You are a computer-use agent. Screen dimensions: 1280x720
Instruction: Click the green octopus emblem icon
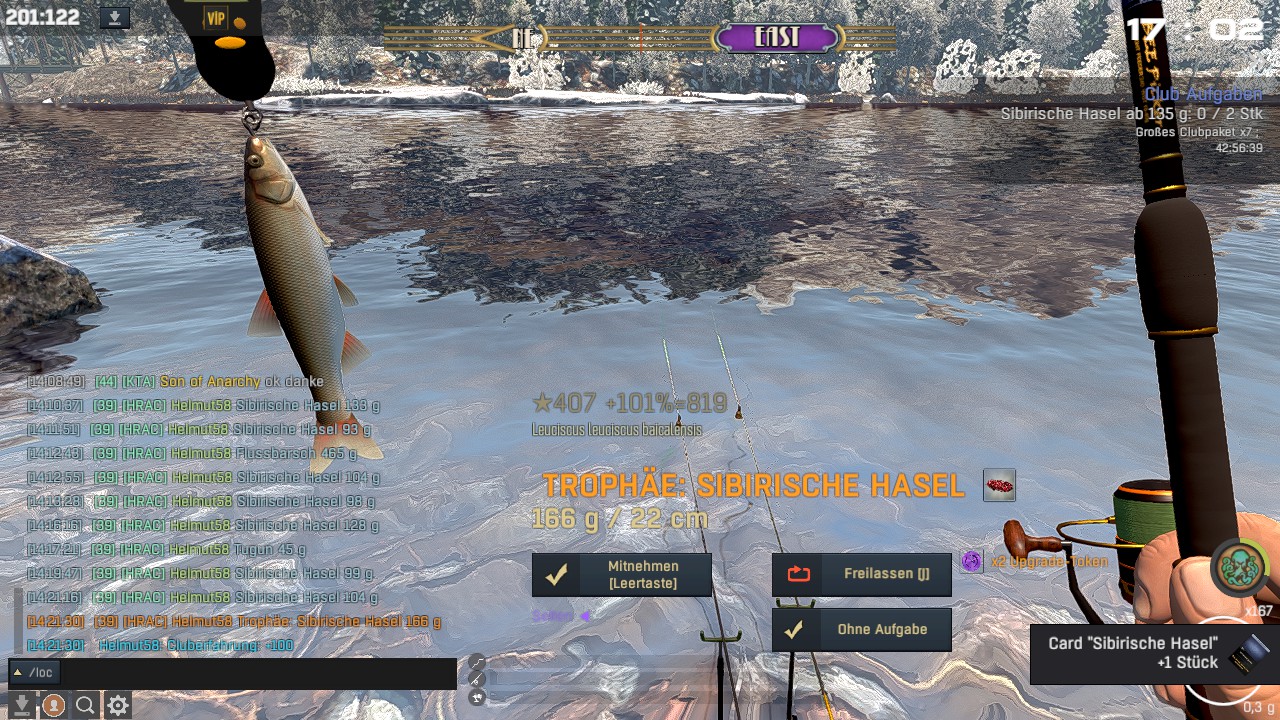pyautogui.click(x=1241, y=568)
